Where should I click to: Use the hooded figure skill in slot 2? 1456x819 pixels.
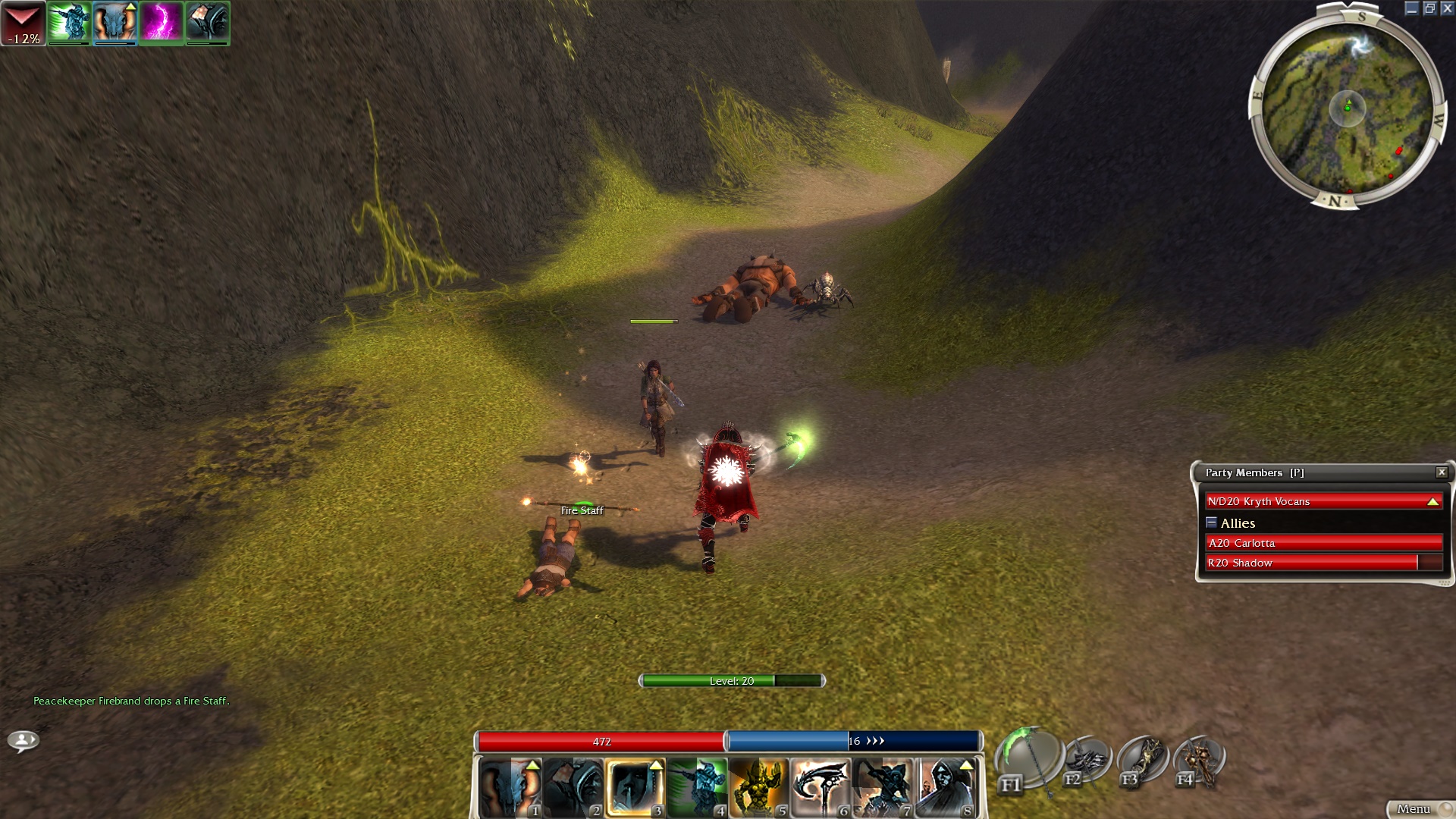(x=573, y=787)
